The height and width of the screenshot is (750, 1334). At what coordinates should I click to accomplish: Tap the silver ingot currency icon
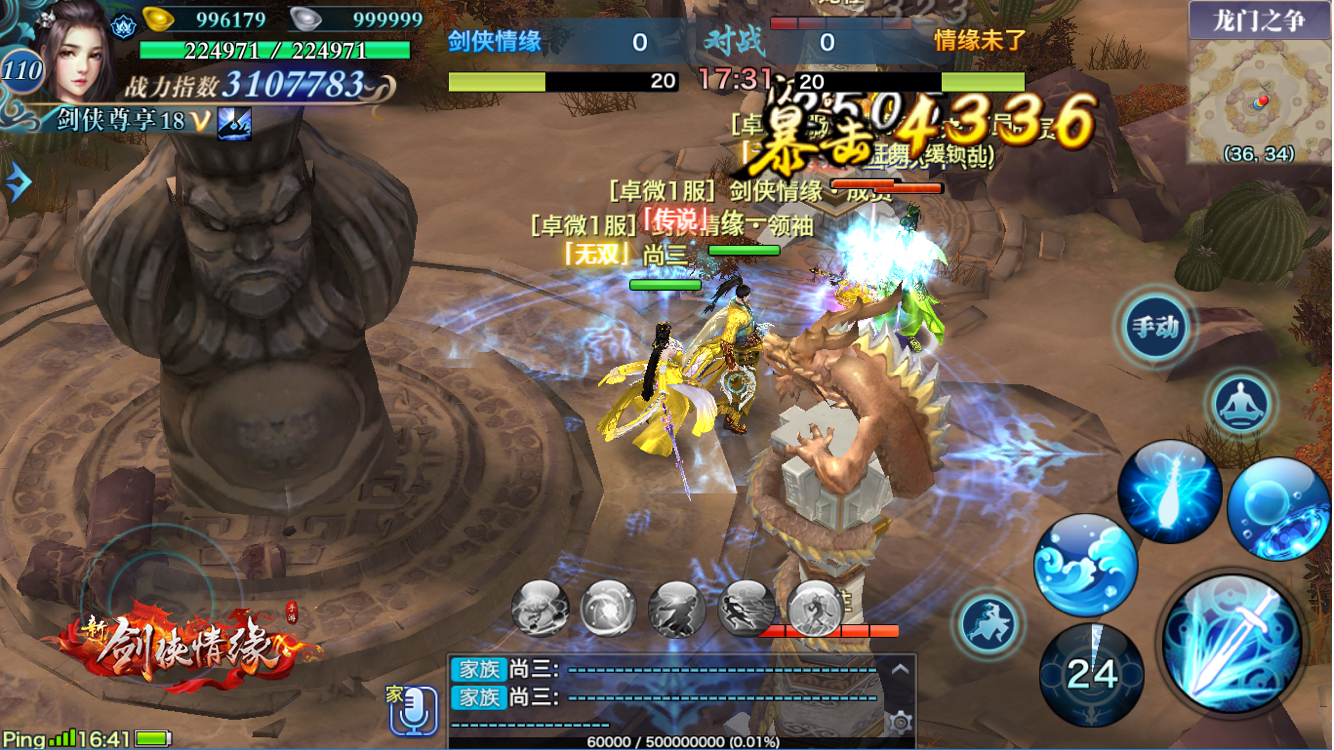click(306, 19)
